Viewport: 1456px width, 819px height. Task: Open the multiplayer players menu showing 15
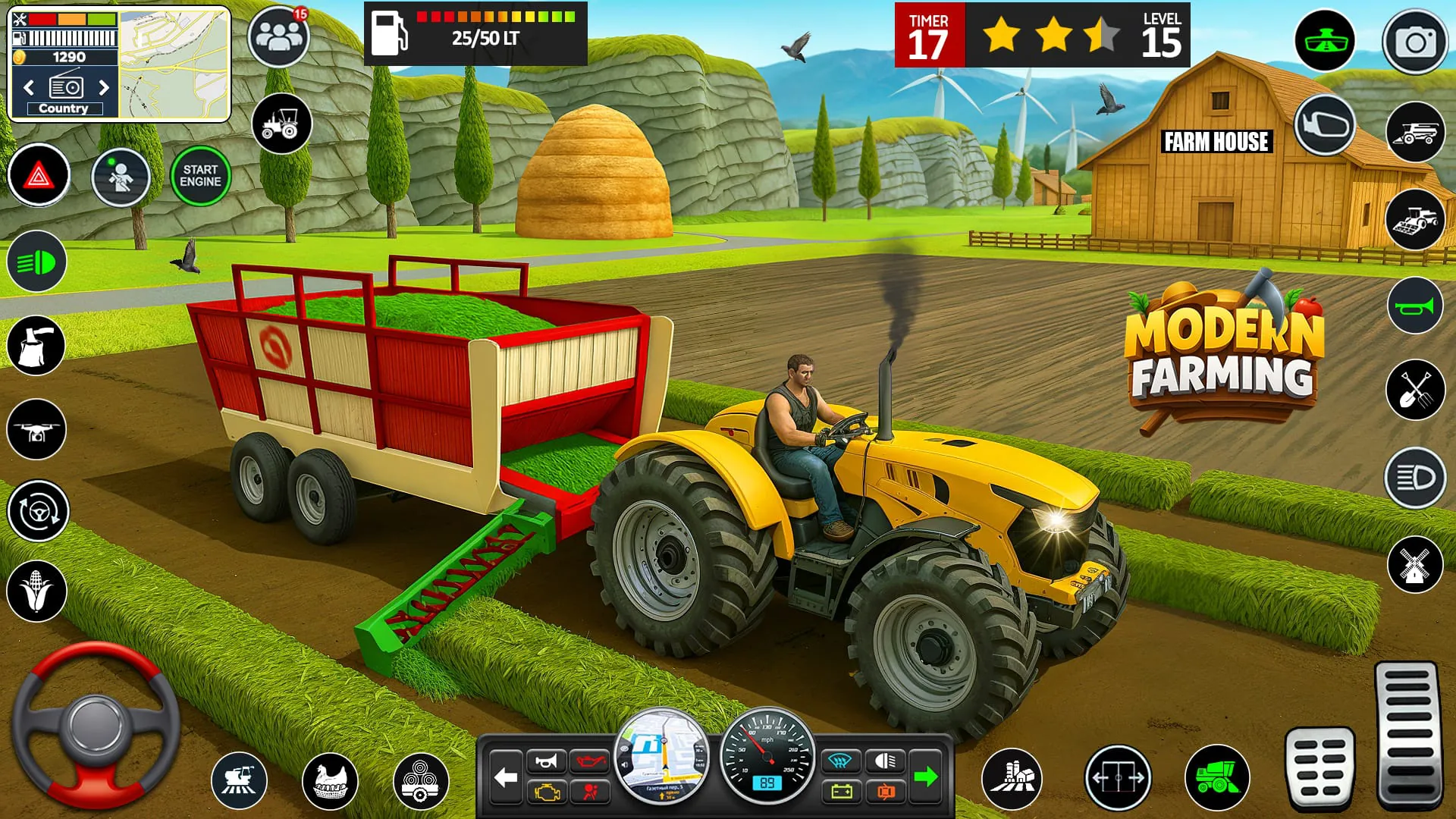[279, 36]
